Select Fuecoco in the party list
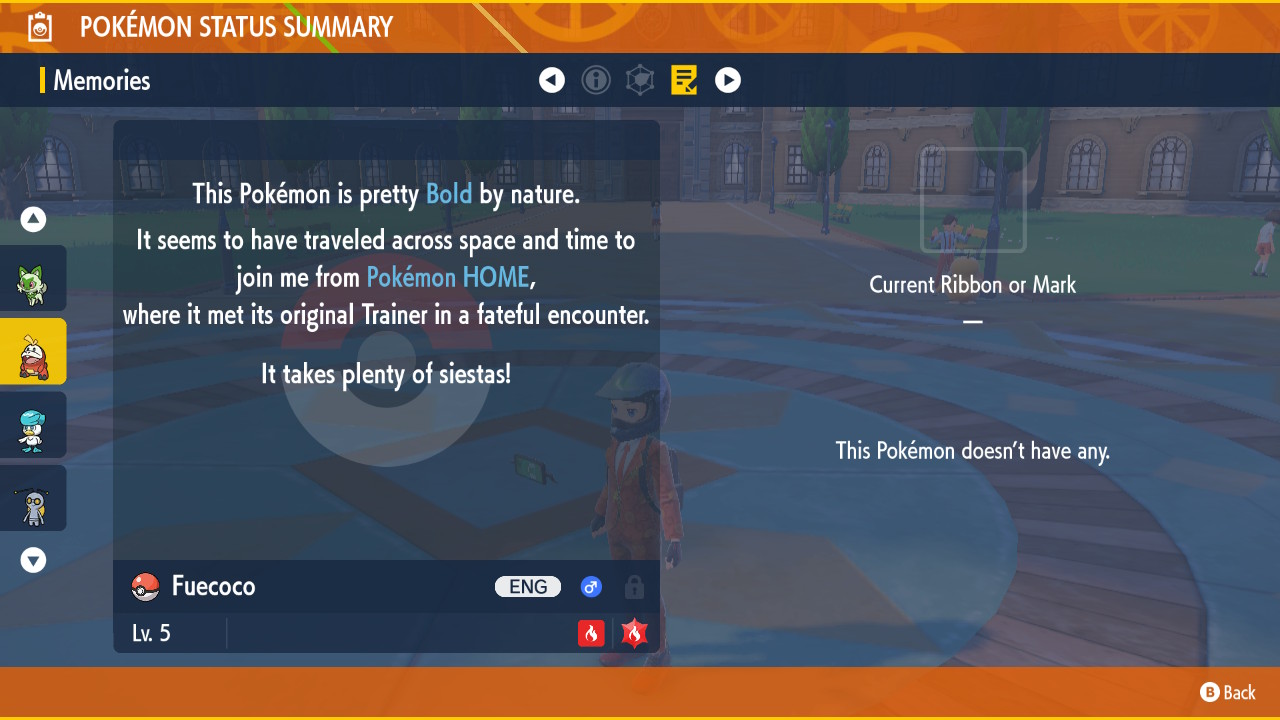Screen dimensions: 1280x720 [x=33, y=352]
